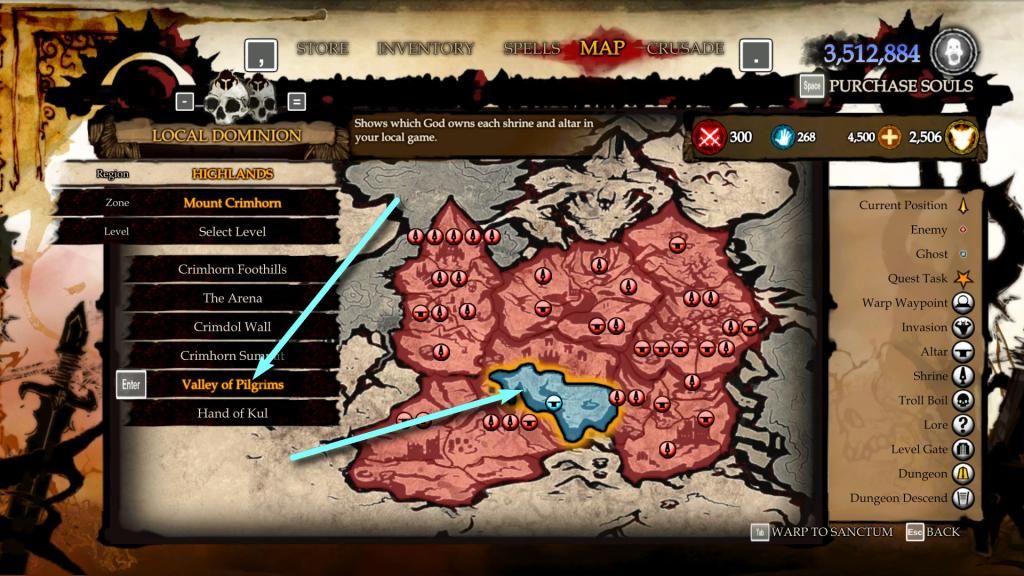Choose The Arena level
The width and height of the screenshot is (1024, 576).
(x=232, y=298)
